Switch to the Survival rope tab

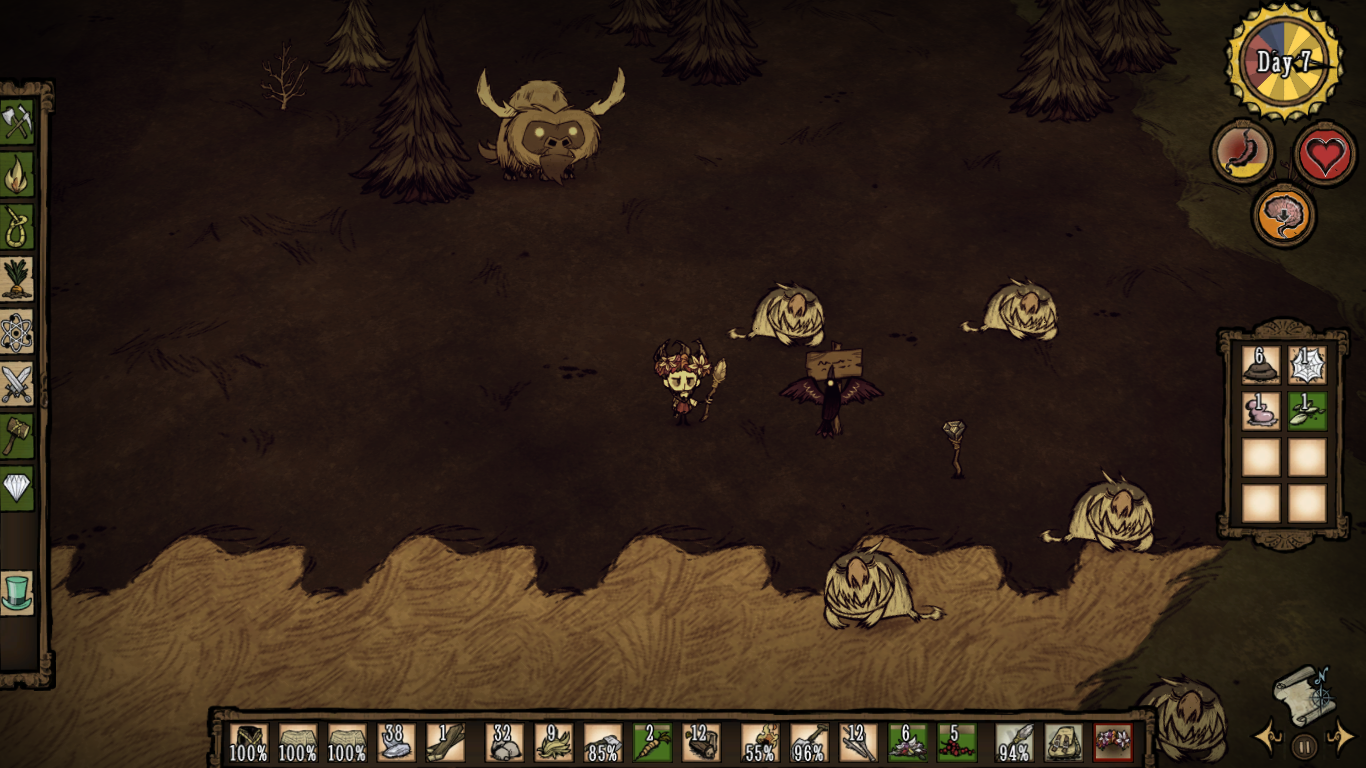coord(17,227)
